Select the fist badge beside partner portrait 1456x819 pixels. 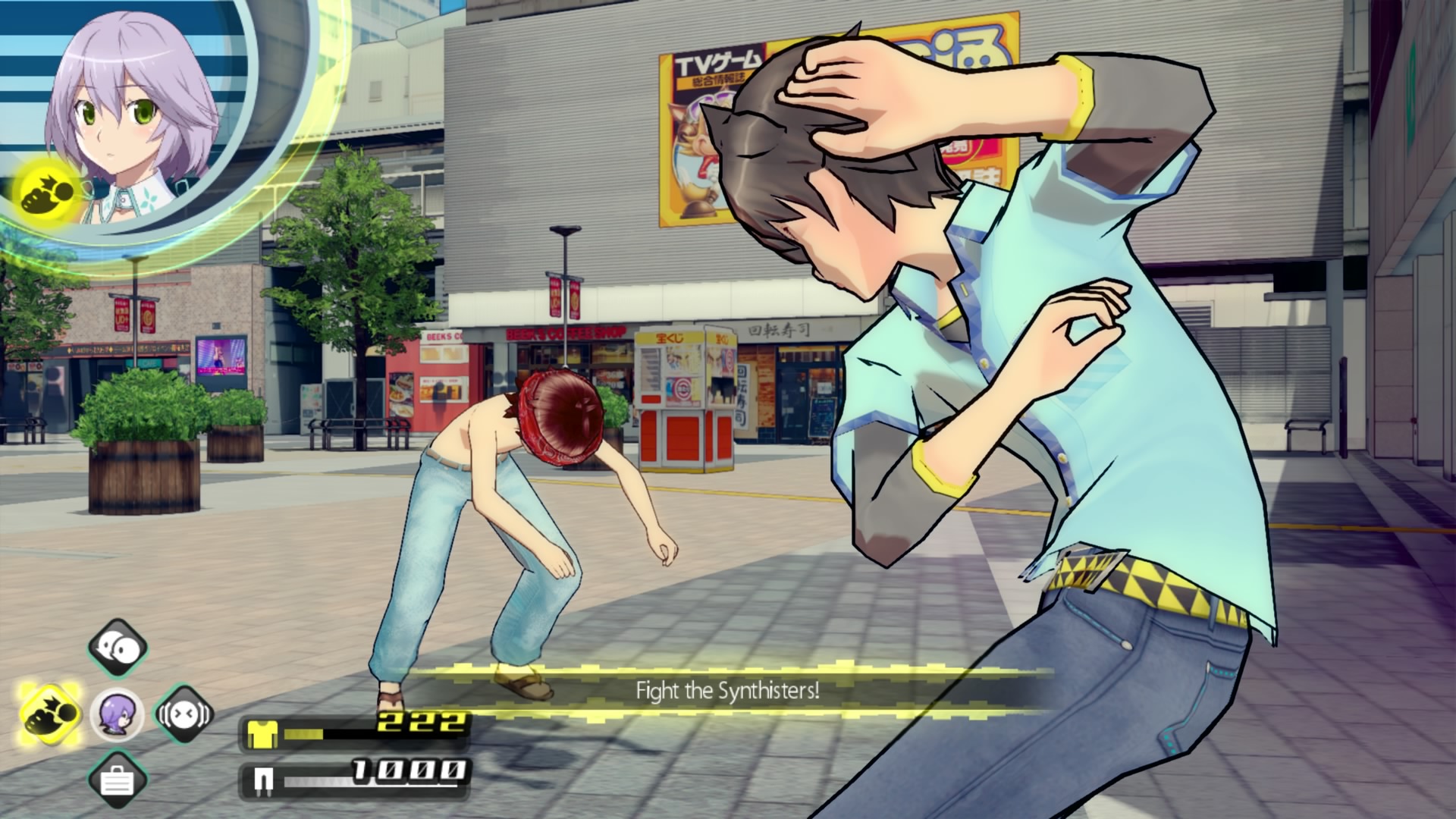44,195
